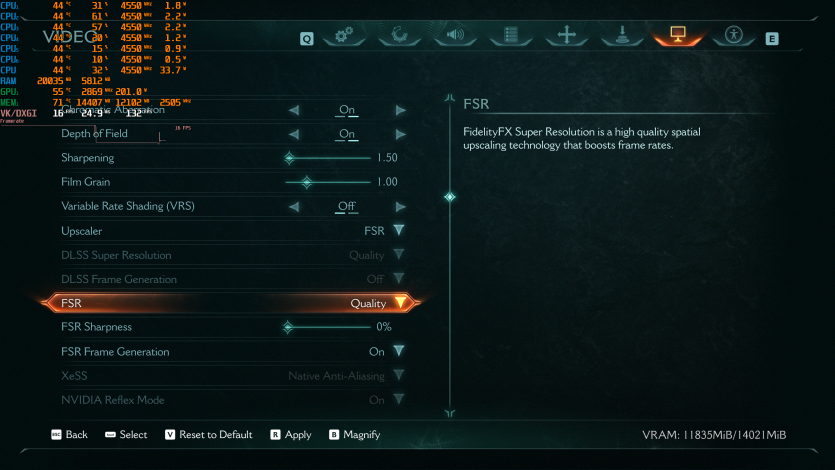Expand the FSR quality dropdown

tap(400, 303)
